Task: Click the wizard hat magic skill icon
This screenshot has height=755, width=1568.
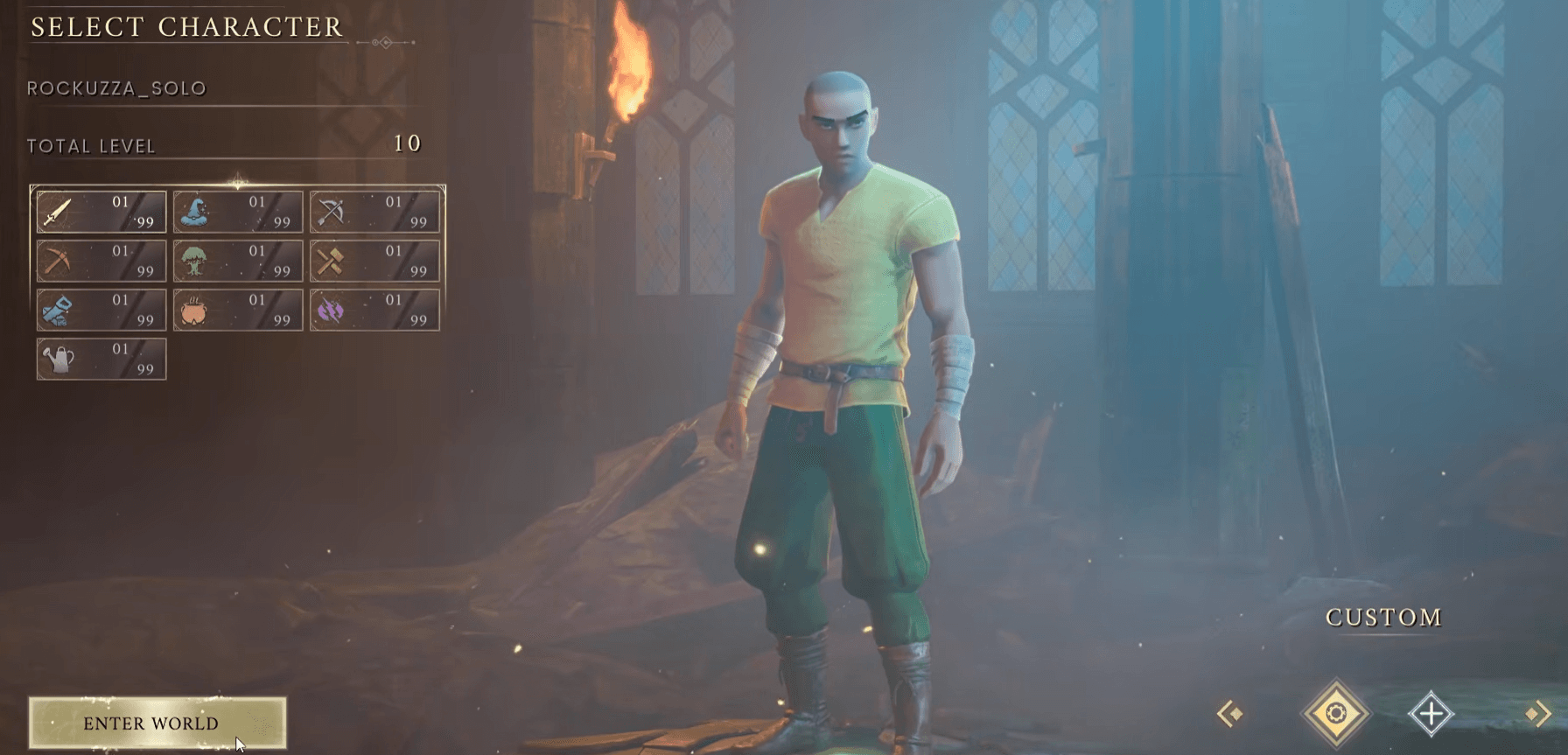Action: tap(192, 210)
